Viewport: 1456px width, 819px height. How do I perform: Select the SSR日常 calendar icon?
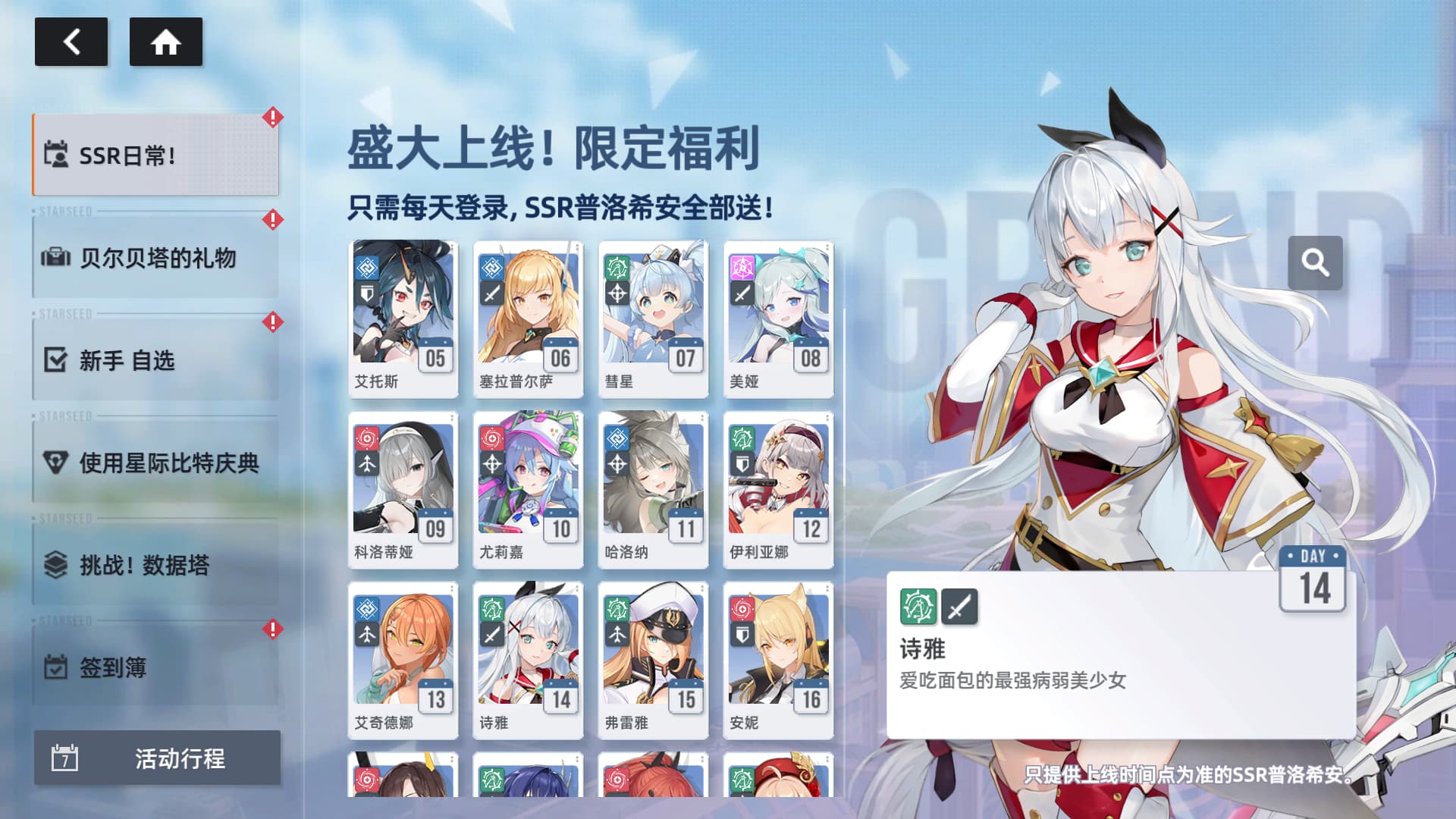point(57,155)
